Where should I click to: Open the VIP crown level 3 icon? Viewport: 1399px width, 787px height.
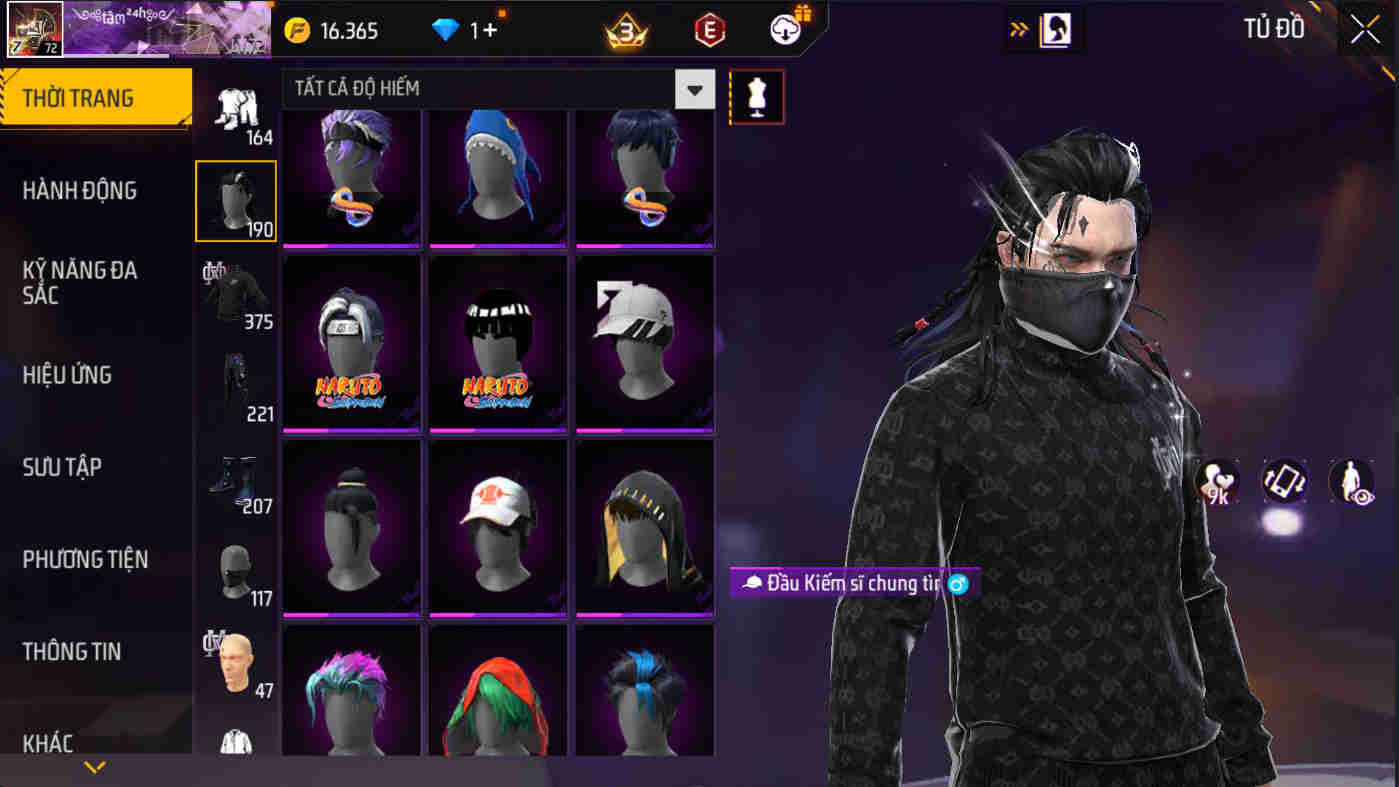(626, 30)
